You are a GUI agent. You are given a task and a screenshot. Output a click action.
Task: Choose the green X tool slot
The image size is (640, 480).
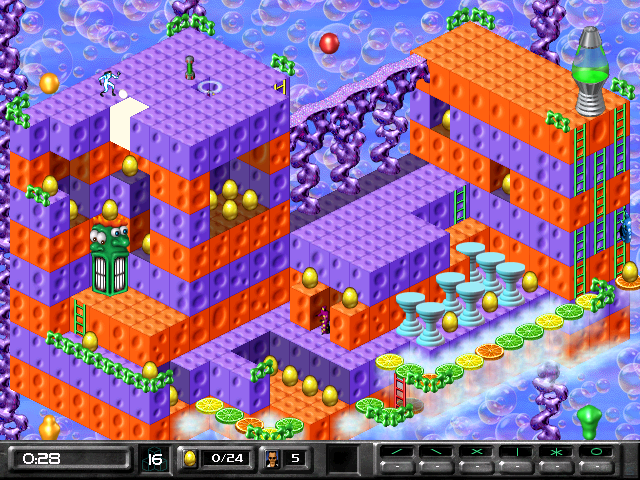pyautogui.click(x=475, y=454)
